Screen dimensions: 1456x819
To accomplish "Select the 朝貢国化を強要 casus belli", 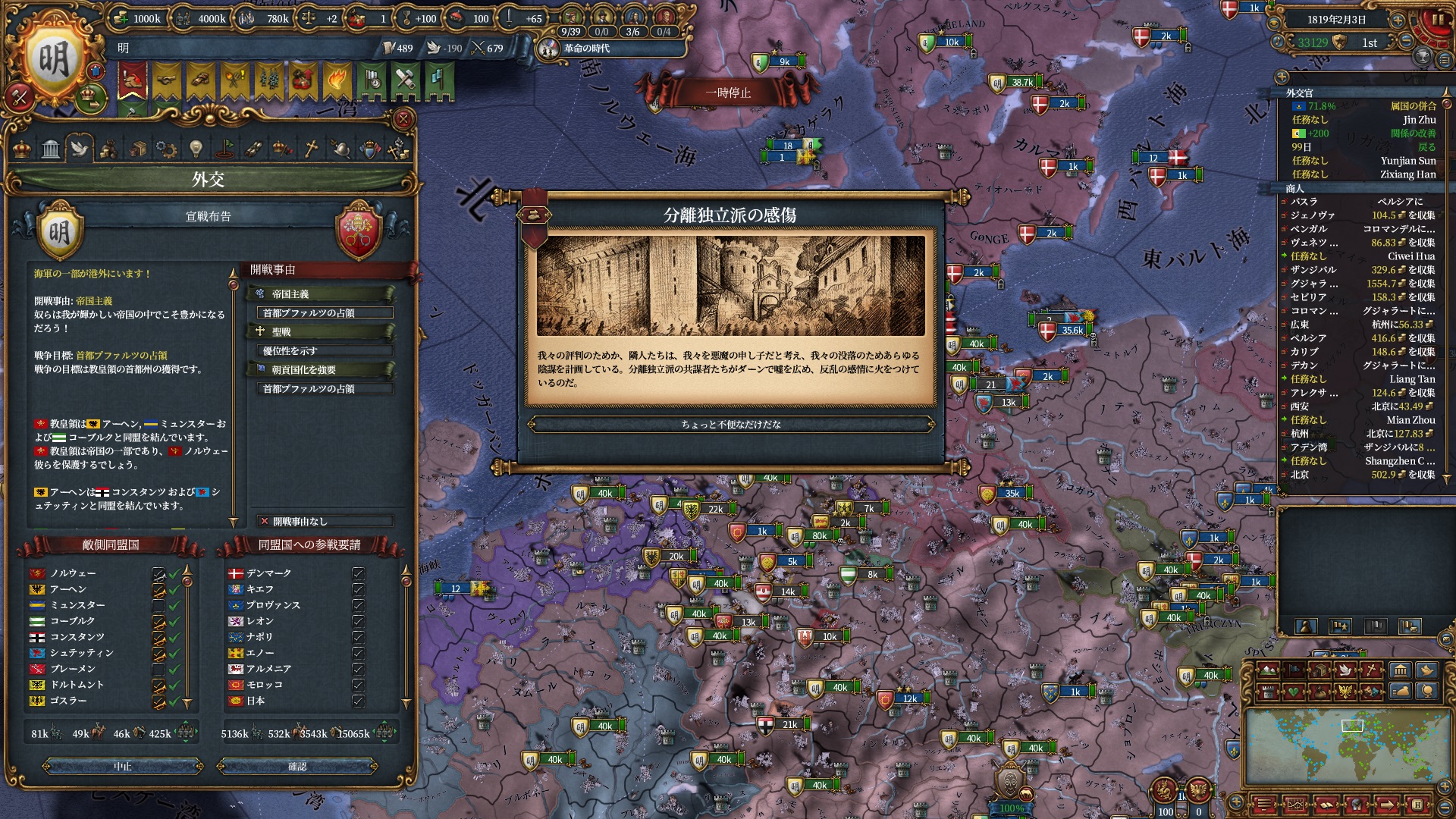I will (x=320, y=369).
